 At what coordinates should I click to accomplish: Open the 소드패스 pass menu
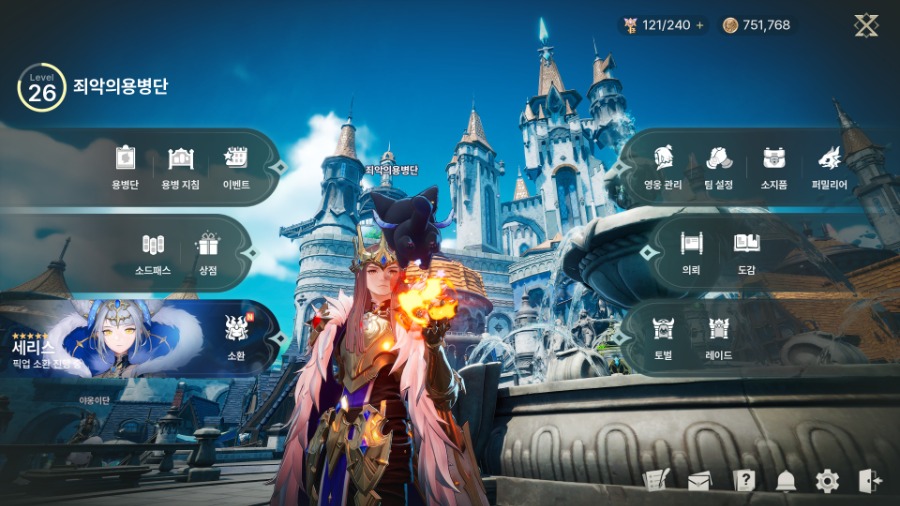tap(152, 253)
